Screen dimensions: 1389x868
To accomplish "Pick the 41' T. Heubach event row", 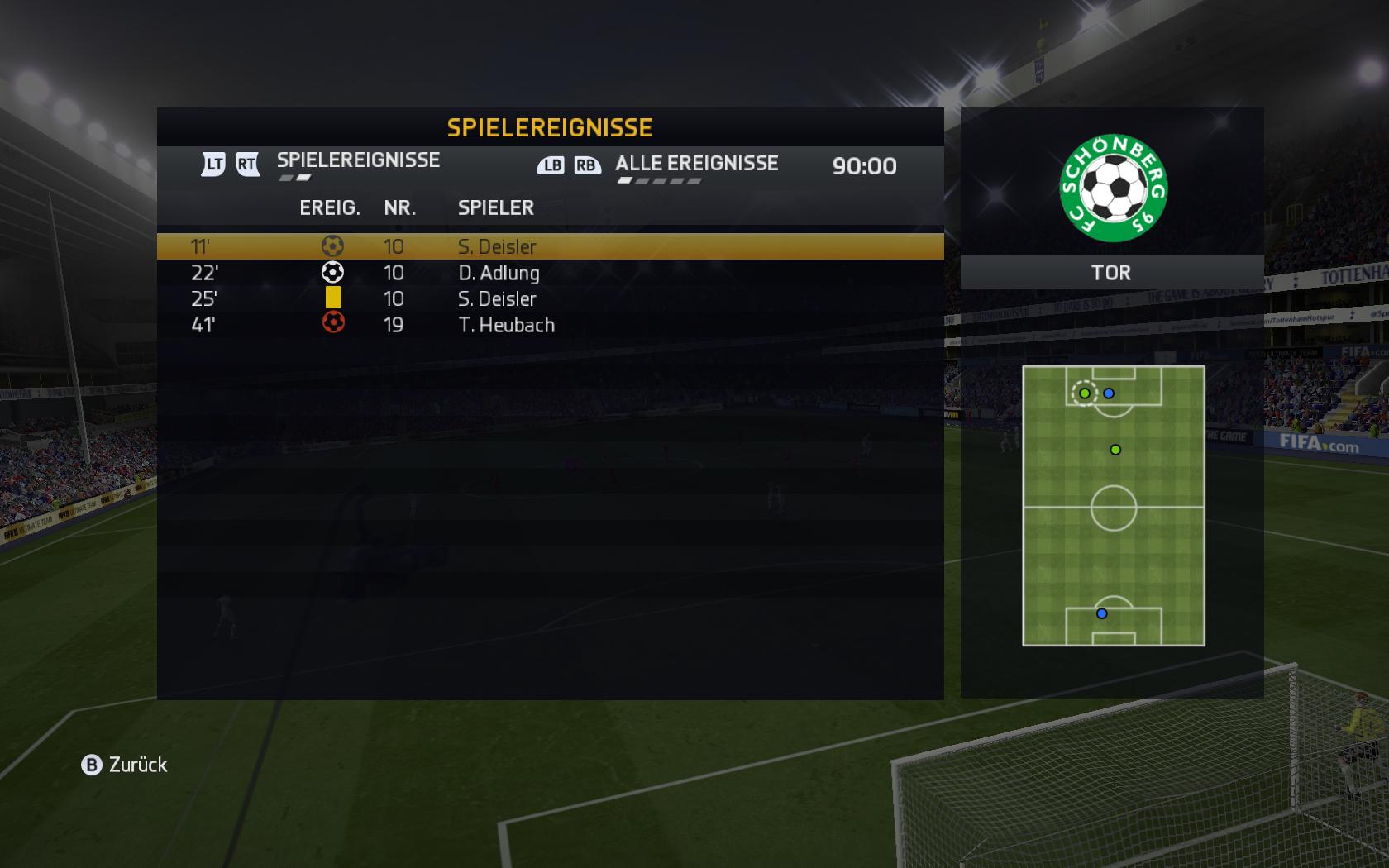I will 550,325.
